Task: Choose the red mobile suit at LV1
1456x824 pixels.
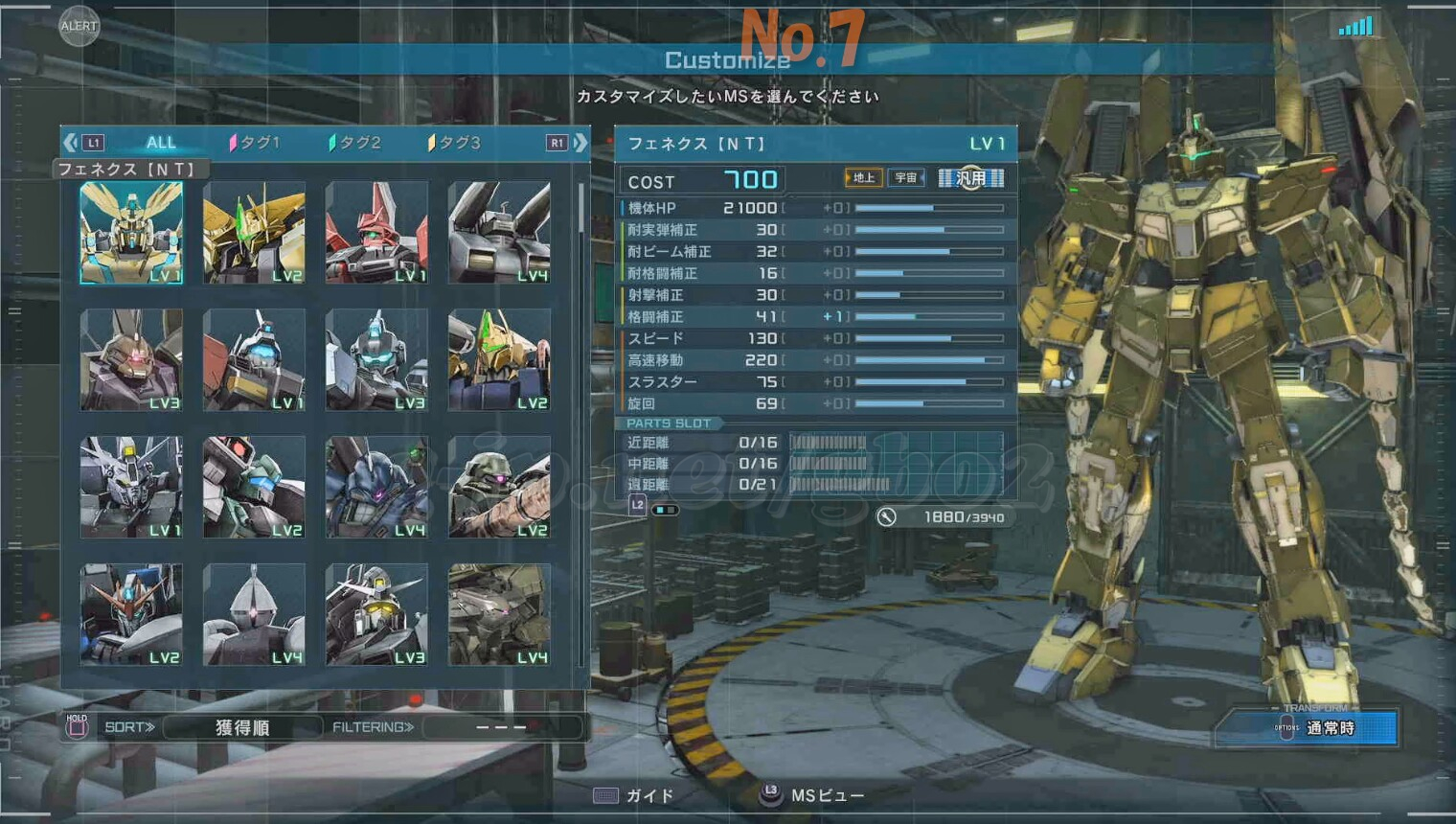Action: coord(376,233)
